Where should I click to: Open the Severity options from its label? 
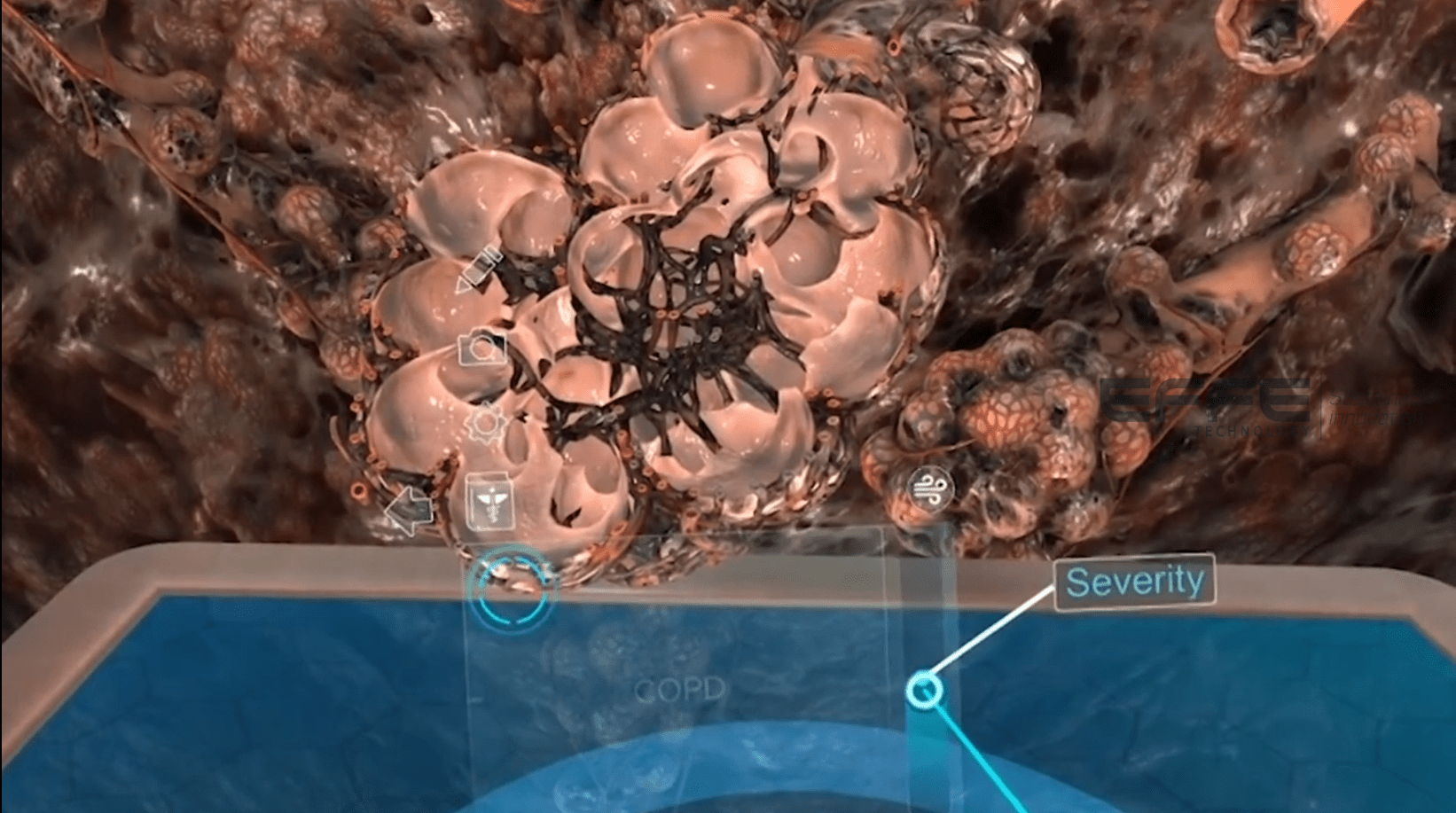(x=1135, y=582)
